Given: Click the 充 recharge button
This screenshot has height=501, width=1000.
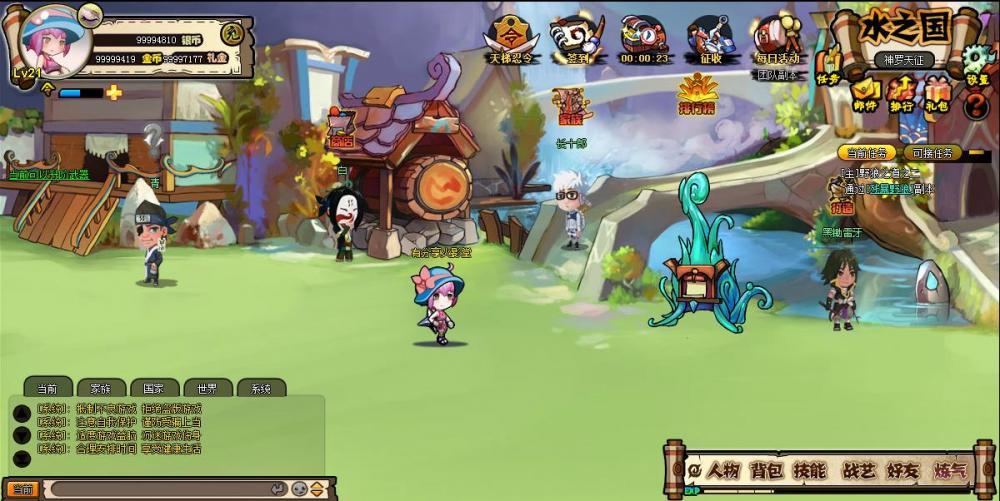Looking at the screenshot, I should point(232,32).
